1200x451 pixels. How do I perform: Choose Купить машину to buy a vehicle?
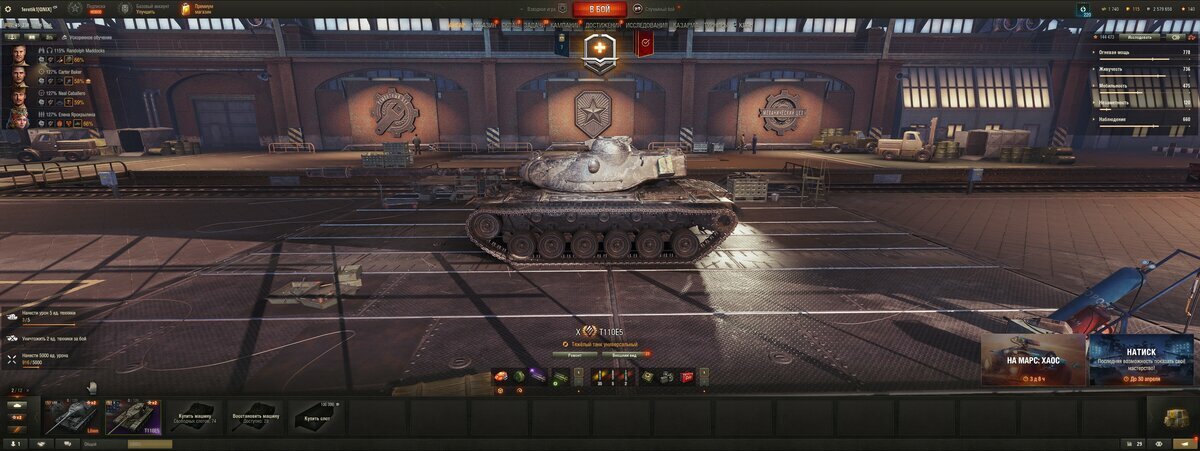tap(196, 417)
